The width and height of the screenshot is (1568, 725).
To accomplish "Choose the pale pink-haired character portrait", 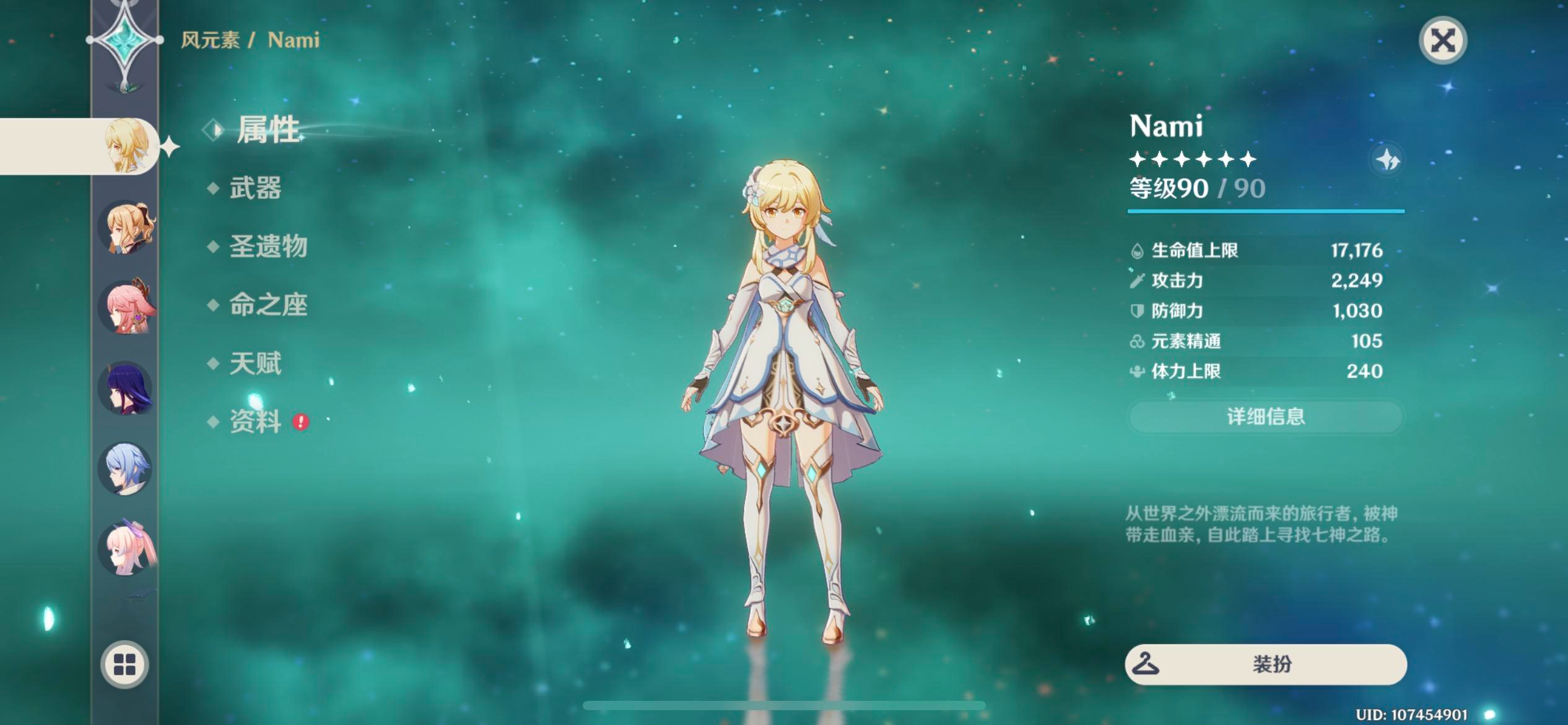I will [x=127, y=548].
